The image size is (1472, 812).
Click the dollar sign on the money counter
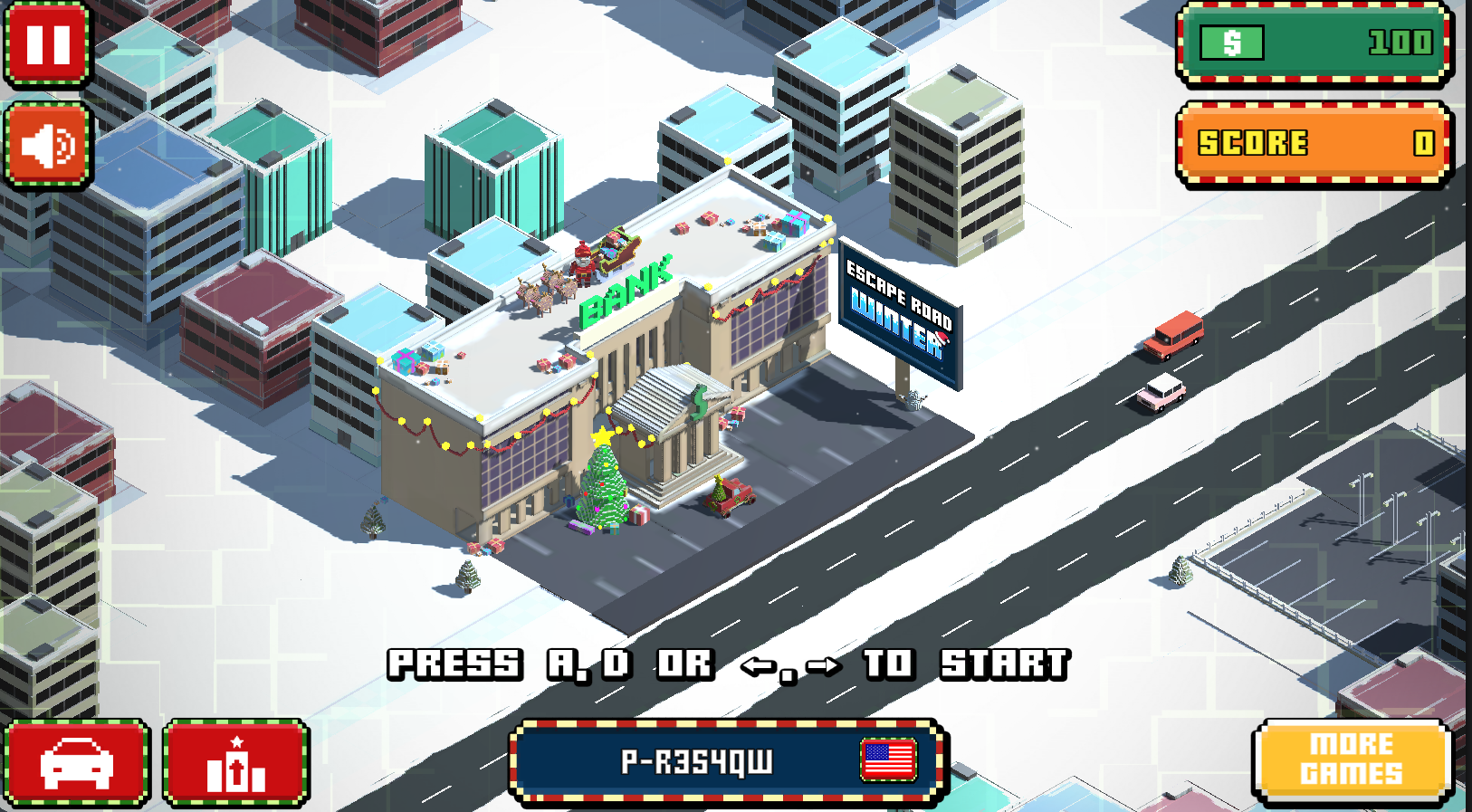(1231, 42)
